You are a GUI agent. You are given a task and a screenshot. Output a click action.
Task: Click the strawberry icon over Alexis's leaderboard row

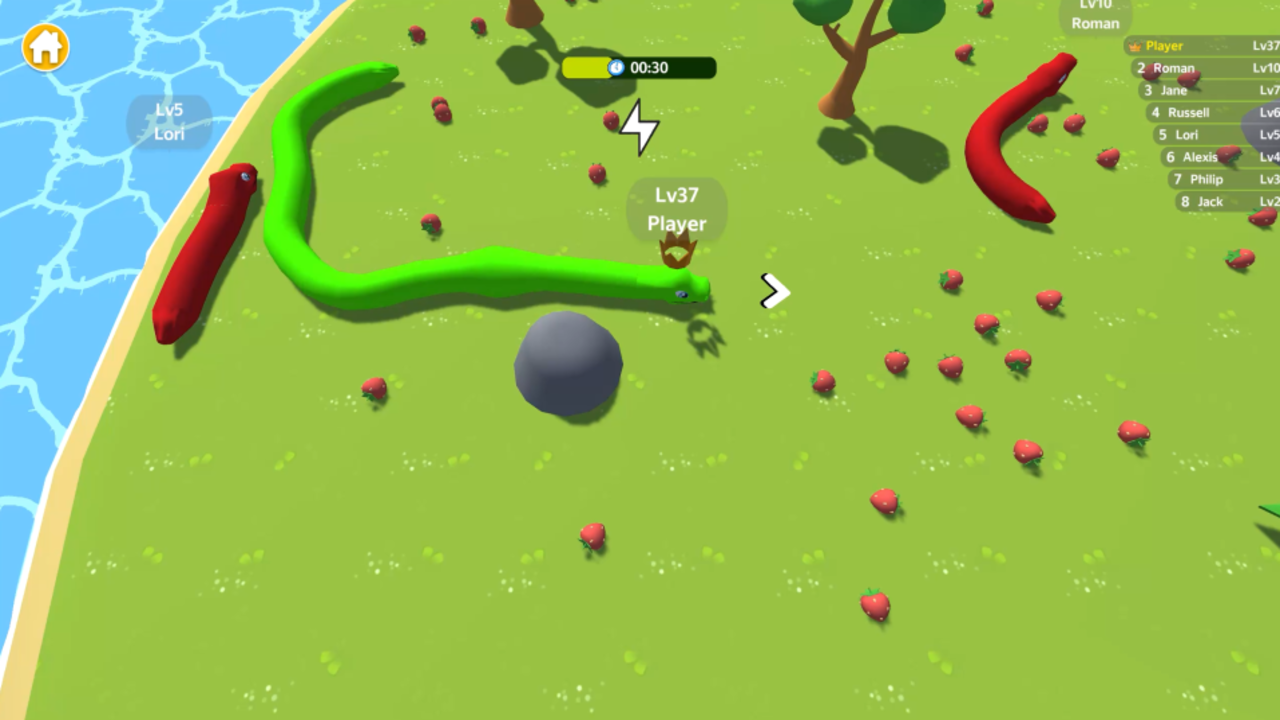tap(1229, 155)
